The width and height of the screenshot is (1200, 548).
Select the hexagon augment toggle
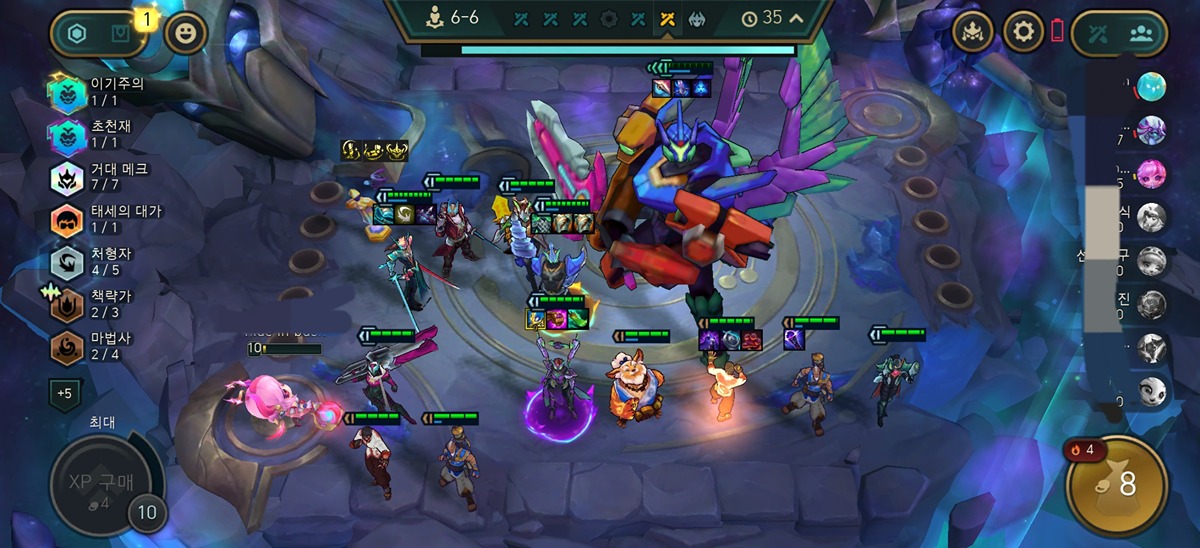coord(77,33)
